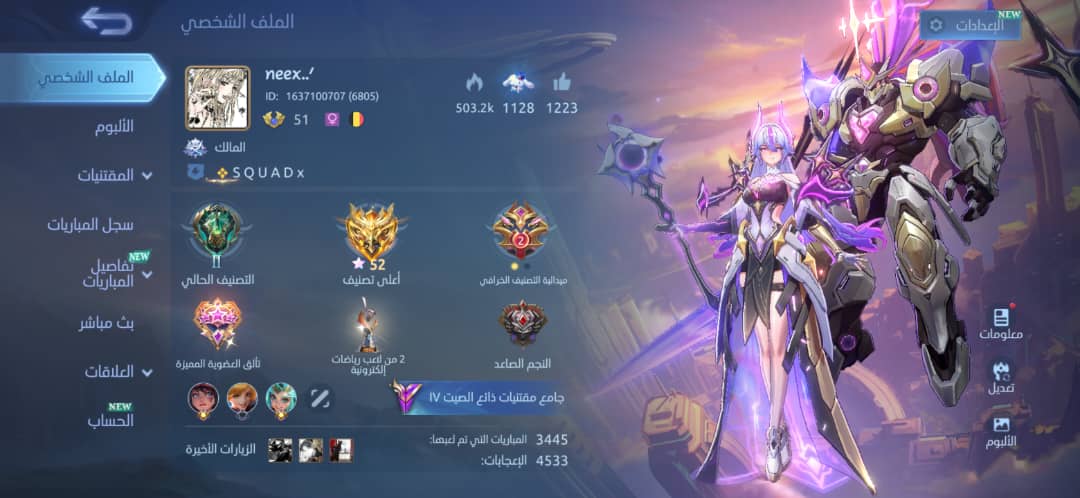Open the بث مباشر live stream tab
The height and width of the screenshot is (498, 1080).
click(106, 323)
